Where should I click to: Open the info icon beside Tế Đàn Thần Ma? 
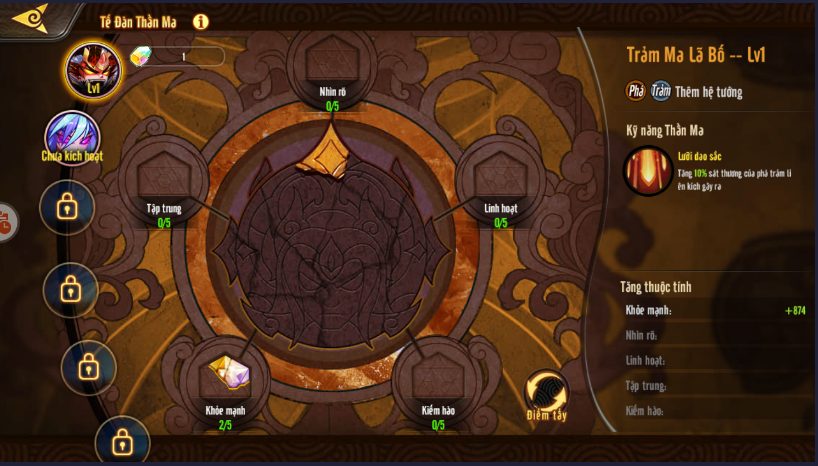[200, 21]
